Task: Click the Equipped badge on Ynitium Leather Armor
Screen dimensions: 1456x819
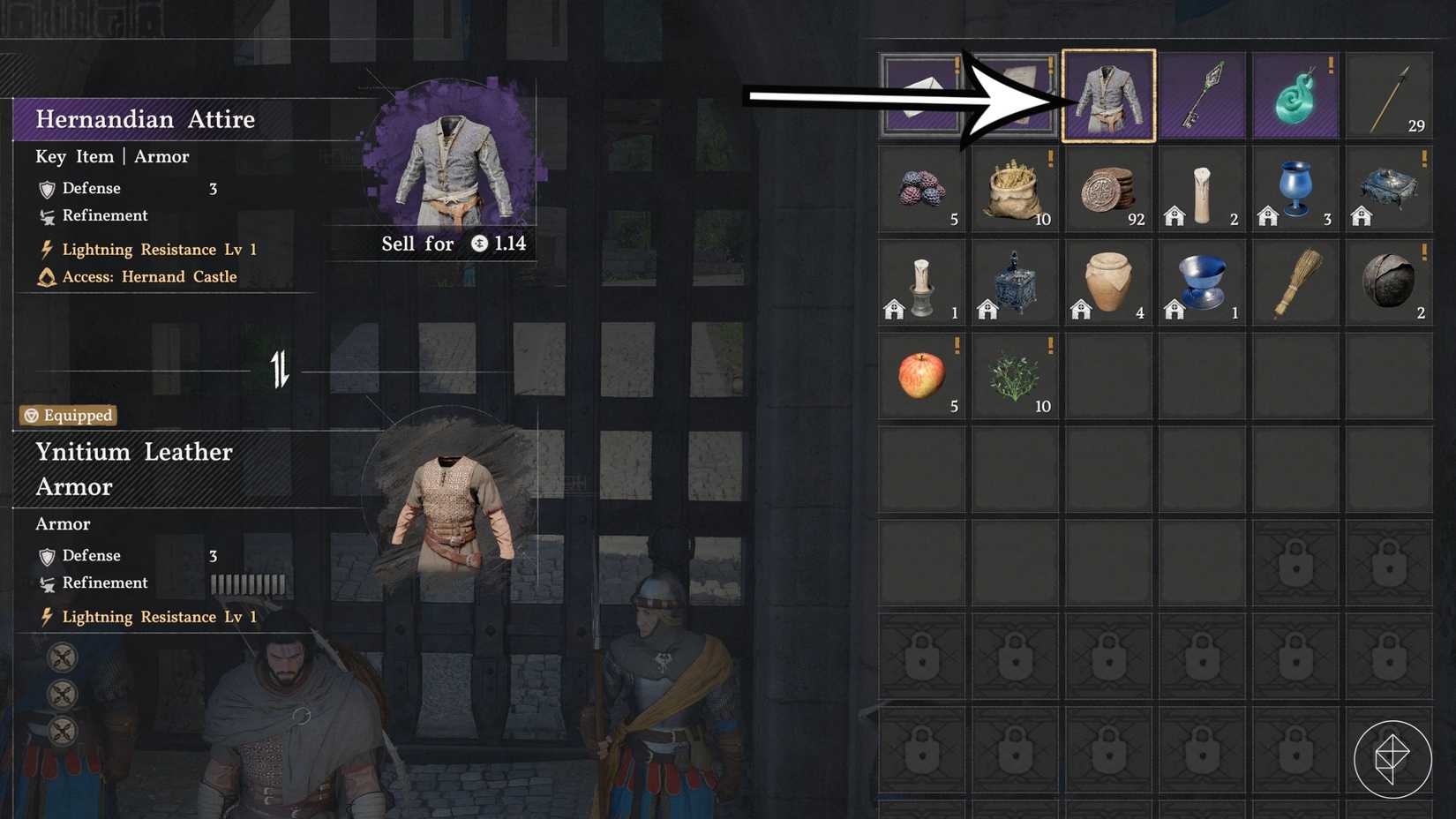Action: click(67, 415)
